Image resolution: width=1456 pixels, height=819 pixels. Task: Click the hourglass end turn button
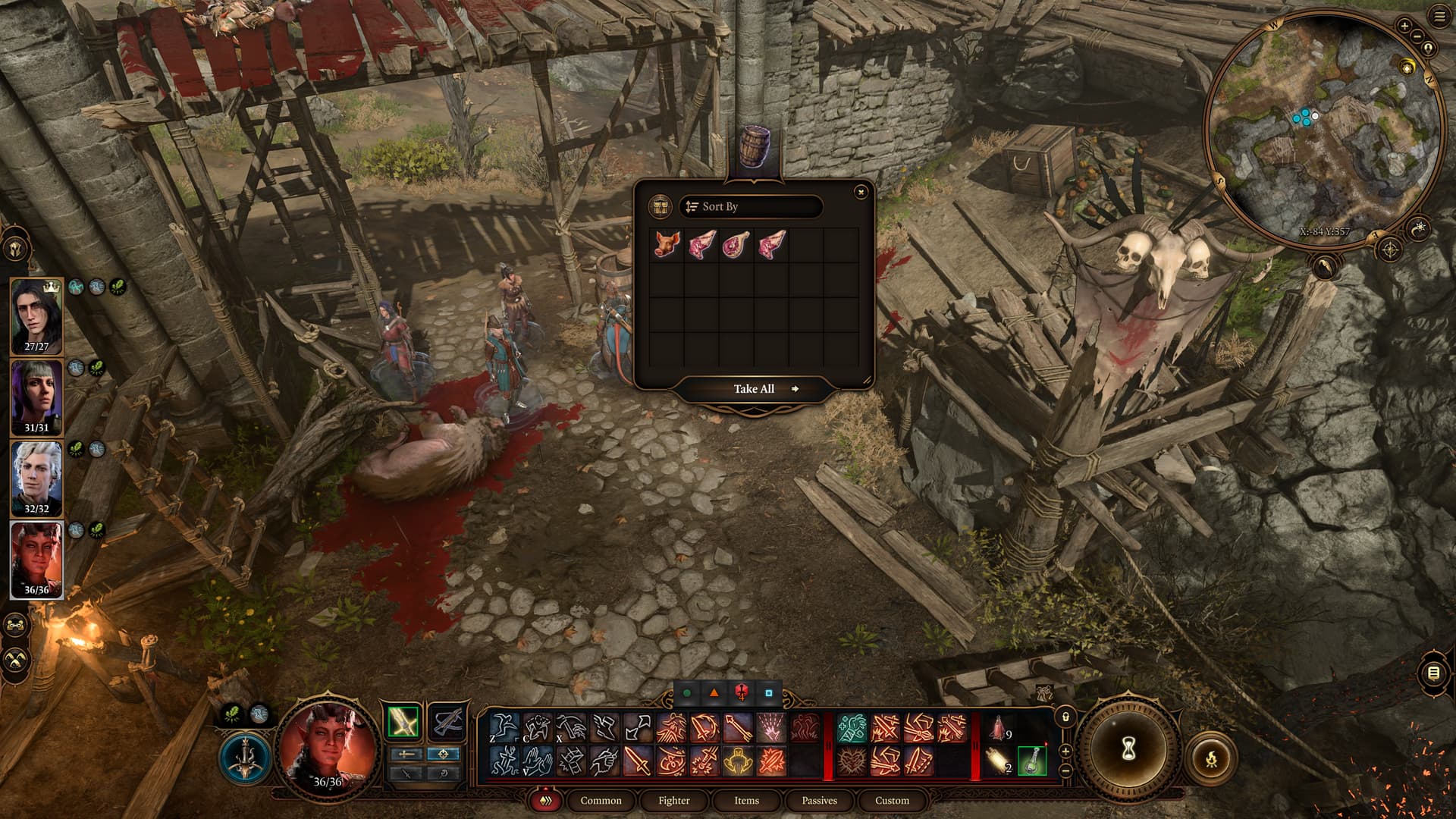click(x=1128, y=749)
